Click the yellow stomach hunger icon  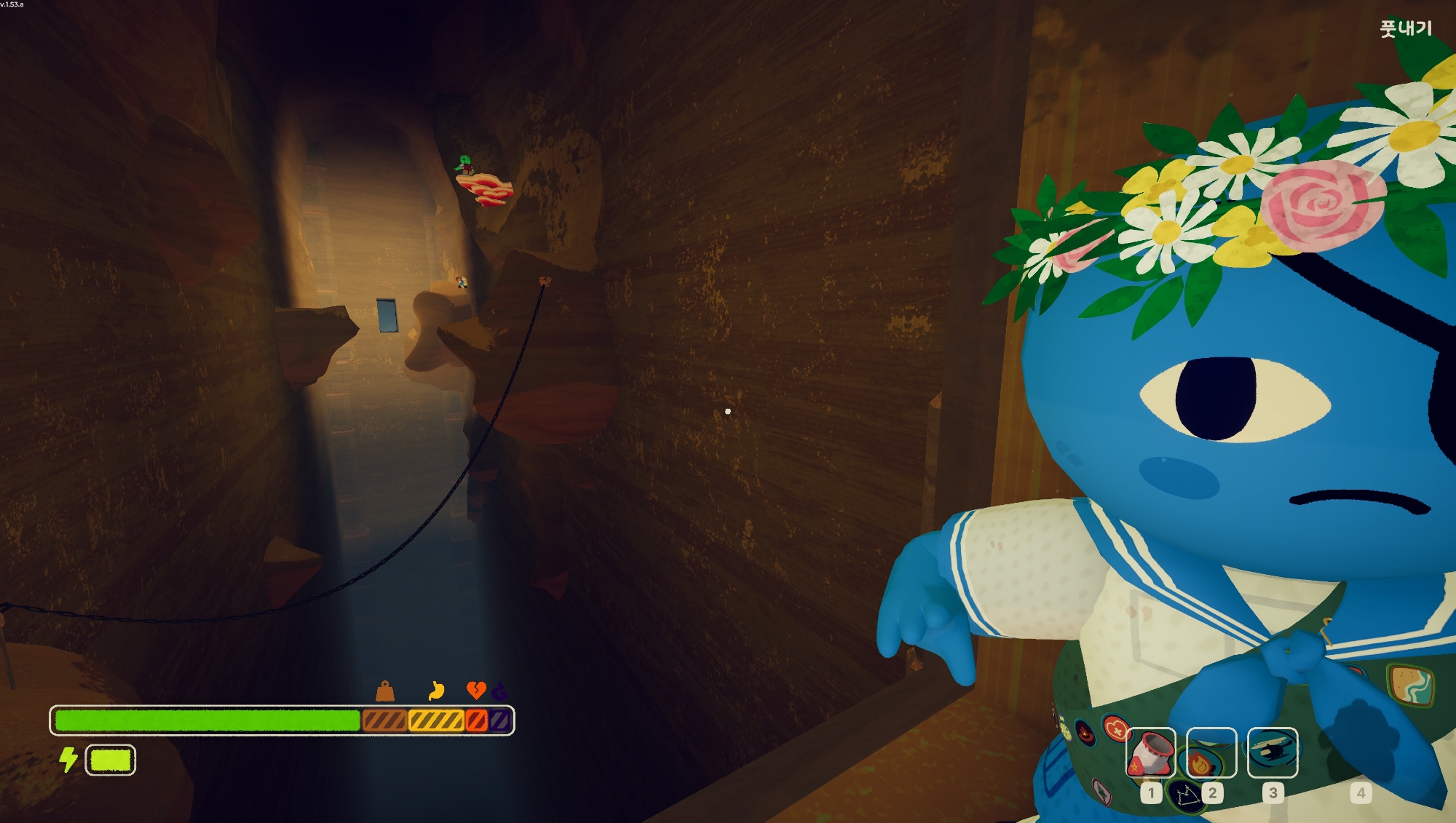(x=437, y=690)
